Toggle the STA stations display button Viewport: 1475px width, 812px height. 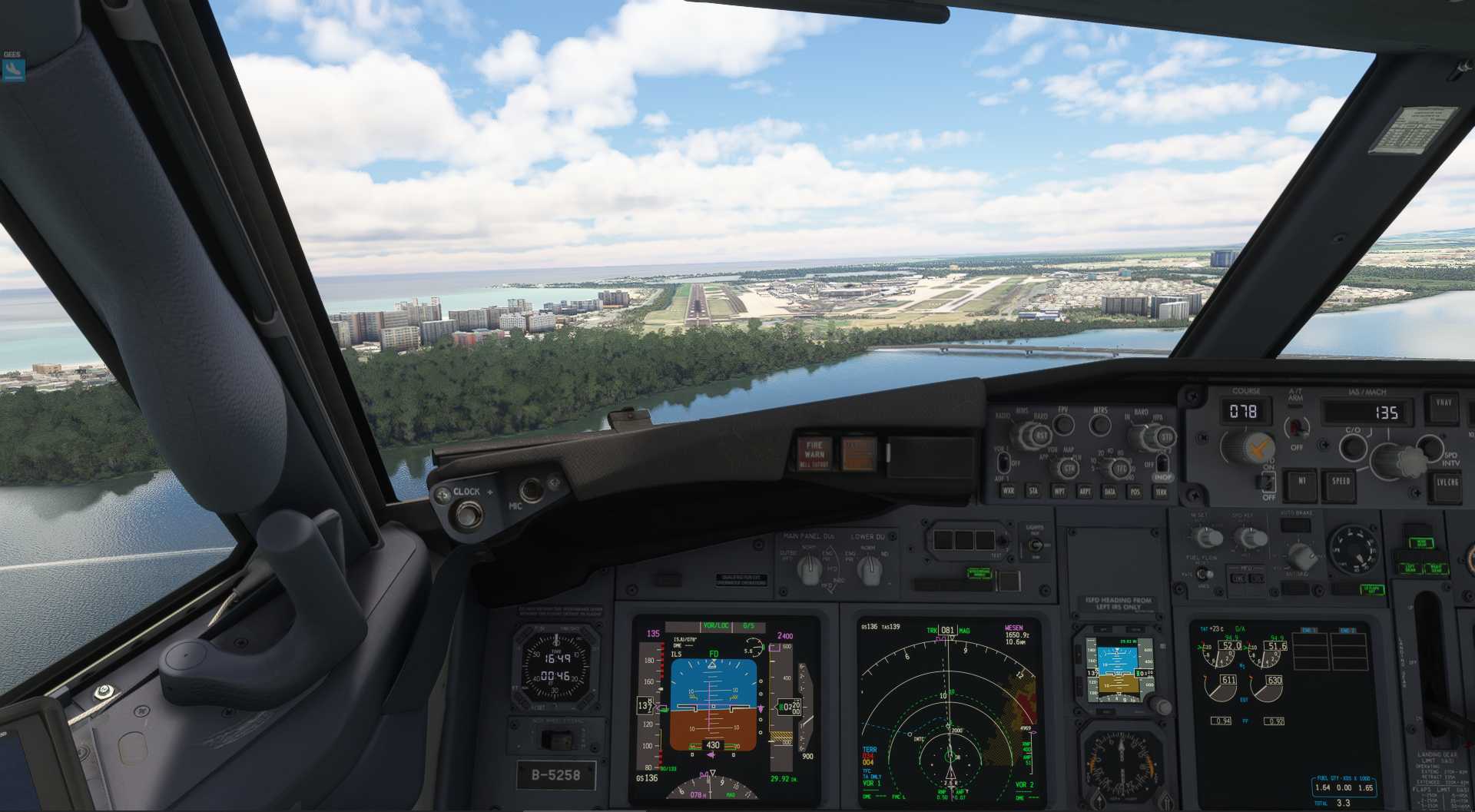pyautogui.click(x=1033, y=490)
